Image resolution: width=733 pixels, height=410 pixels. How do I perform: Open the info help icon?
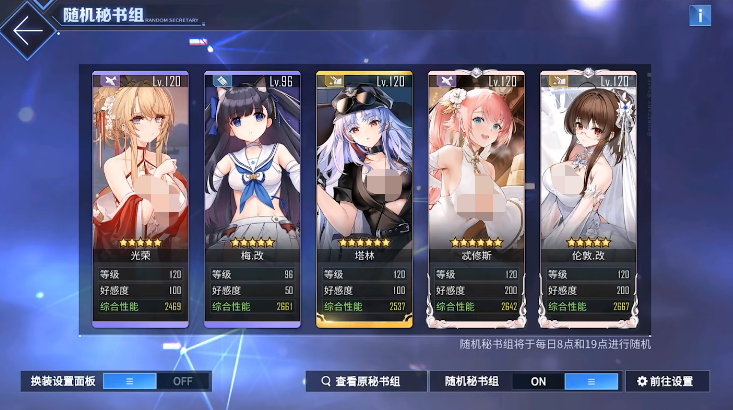coord(699,15)
